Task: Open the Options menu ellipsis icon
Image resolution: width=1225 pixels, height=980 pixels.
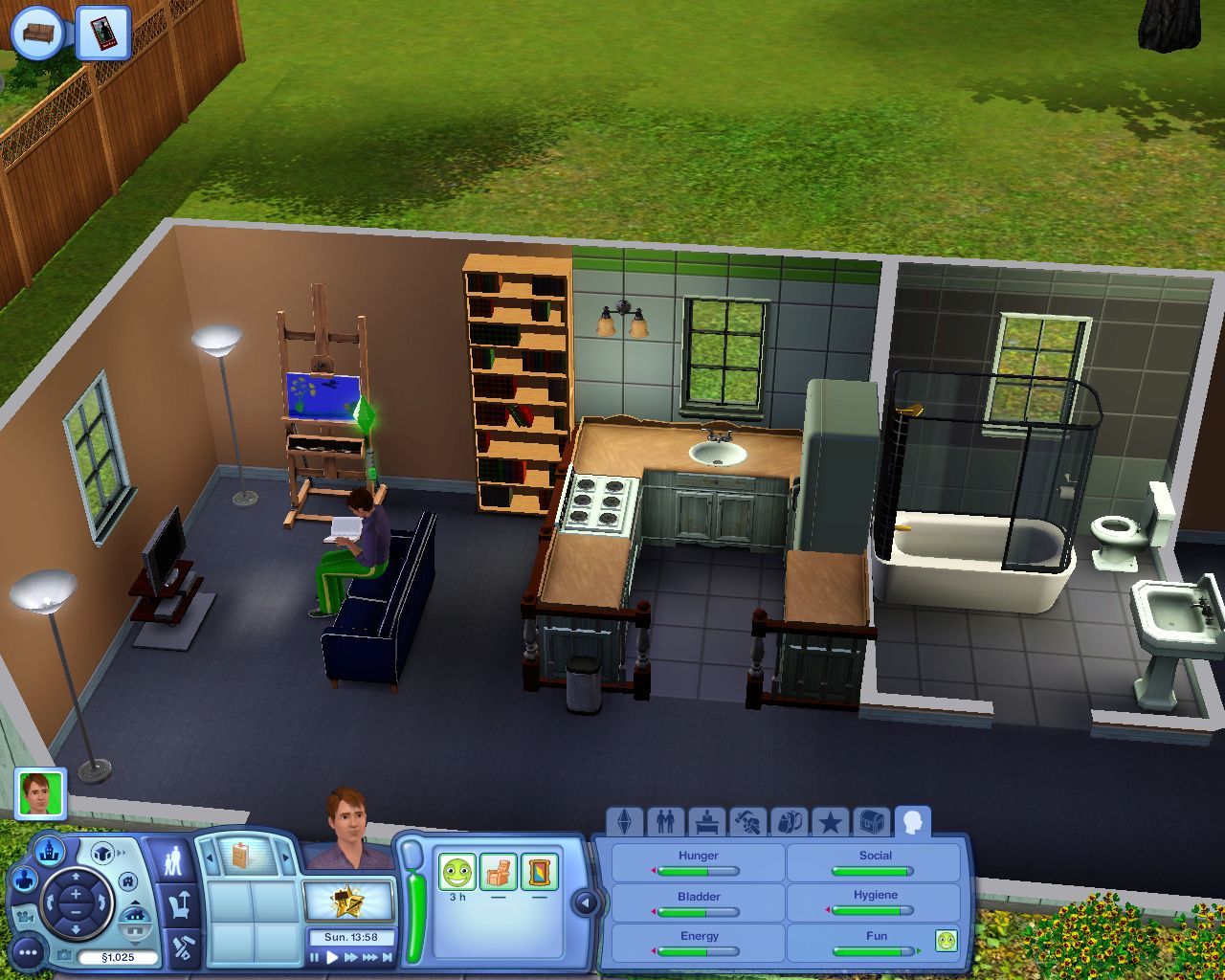Action: [x=28, y=951]
